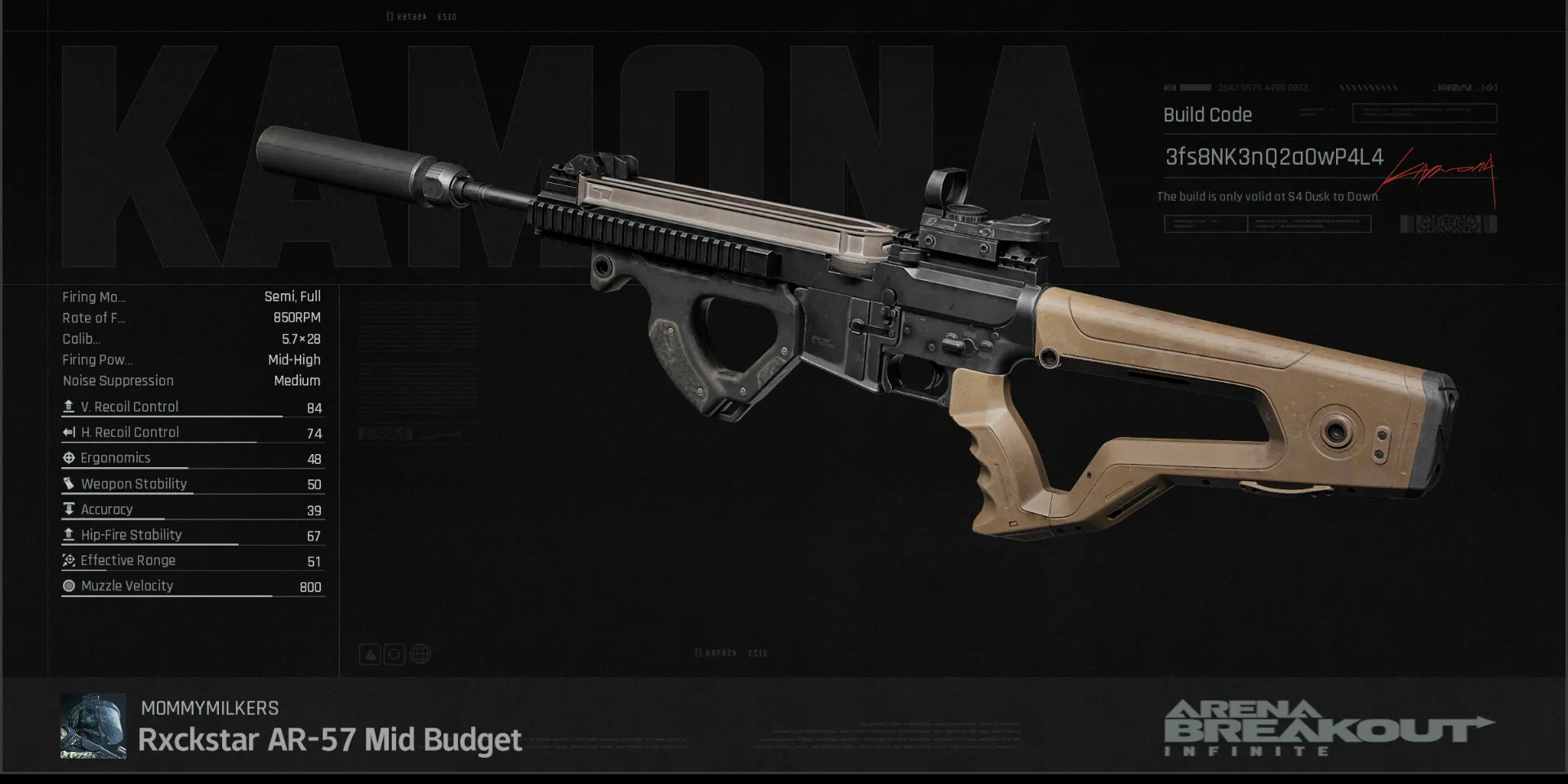The height and width of the screenshot is (784, 1568).
Task: Select the V. Recoil Control arrow icon
Action: 69,406
